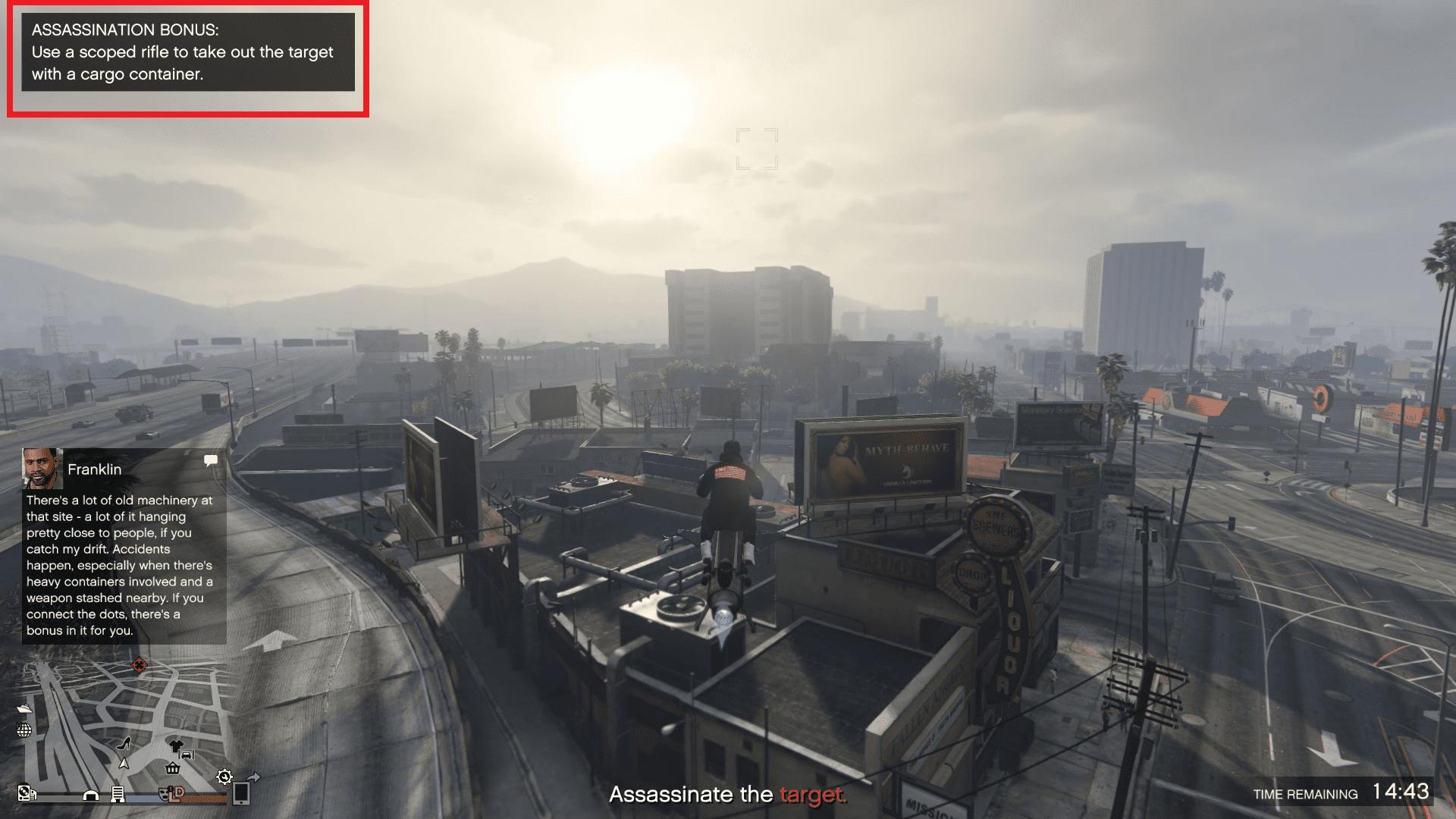Click the theater masks blip on the minimap

[164, 795]
